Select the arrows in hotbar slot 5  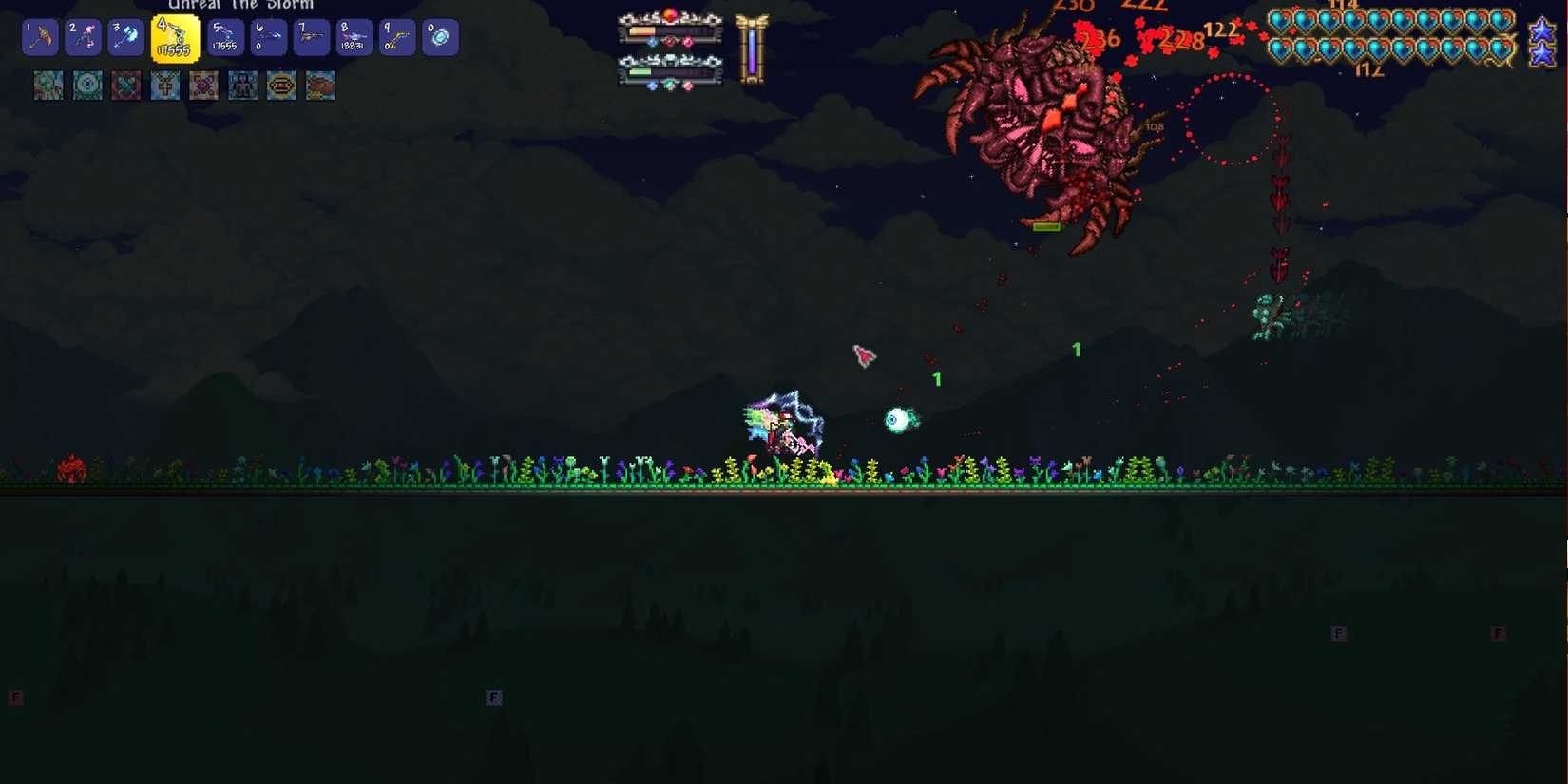click(x=224, y=36)
